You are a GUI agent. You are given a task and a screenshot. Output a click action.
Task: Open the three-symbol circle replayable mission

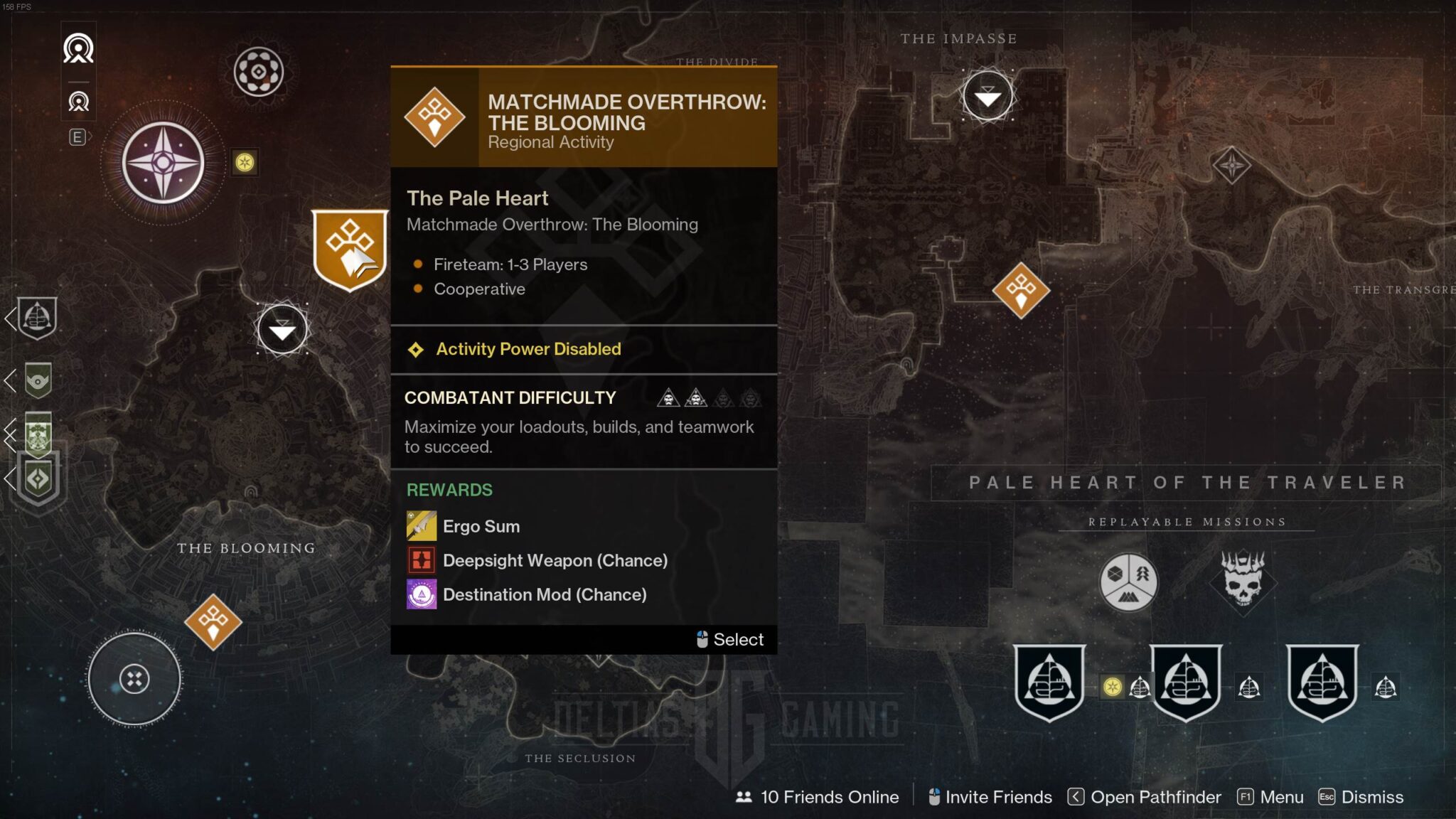click(x=1128, y=582)
